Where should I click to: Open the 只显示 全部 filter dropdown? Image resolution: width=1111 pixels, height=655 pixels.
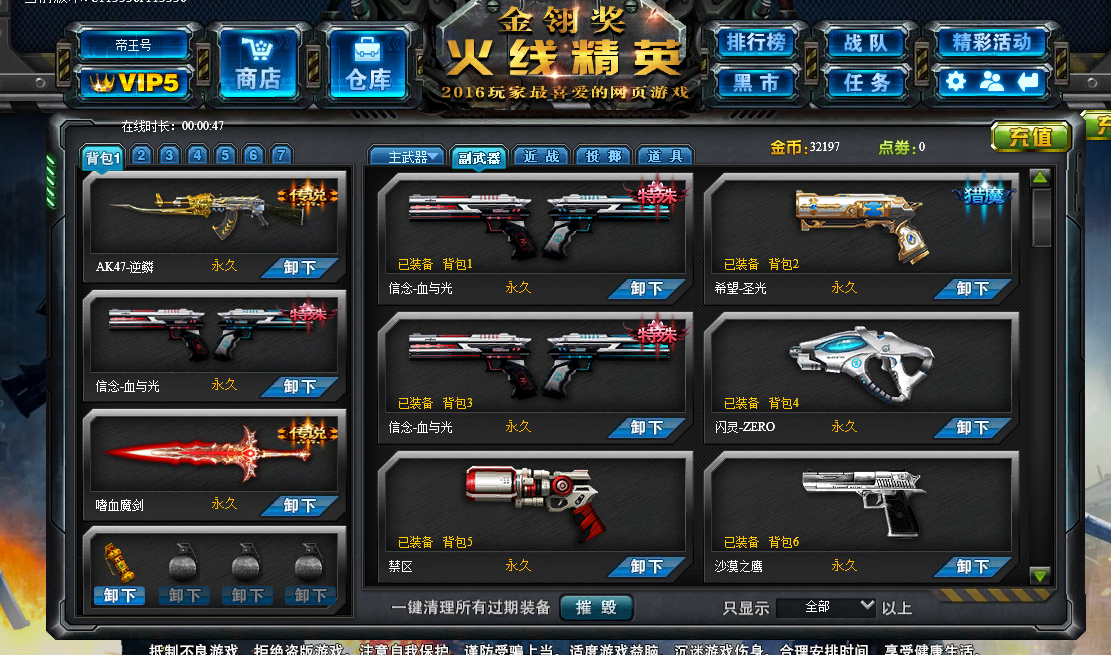[x=825, y=608]
